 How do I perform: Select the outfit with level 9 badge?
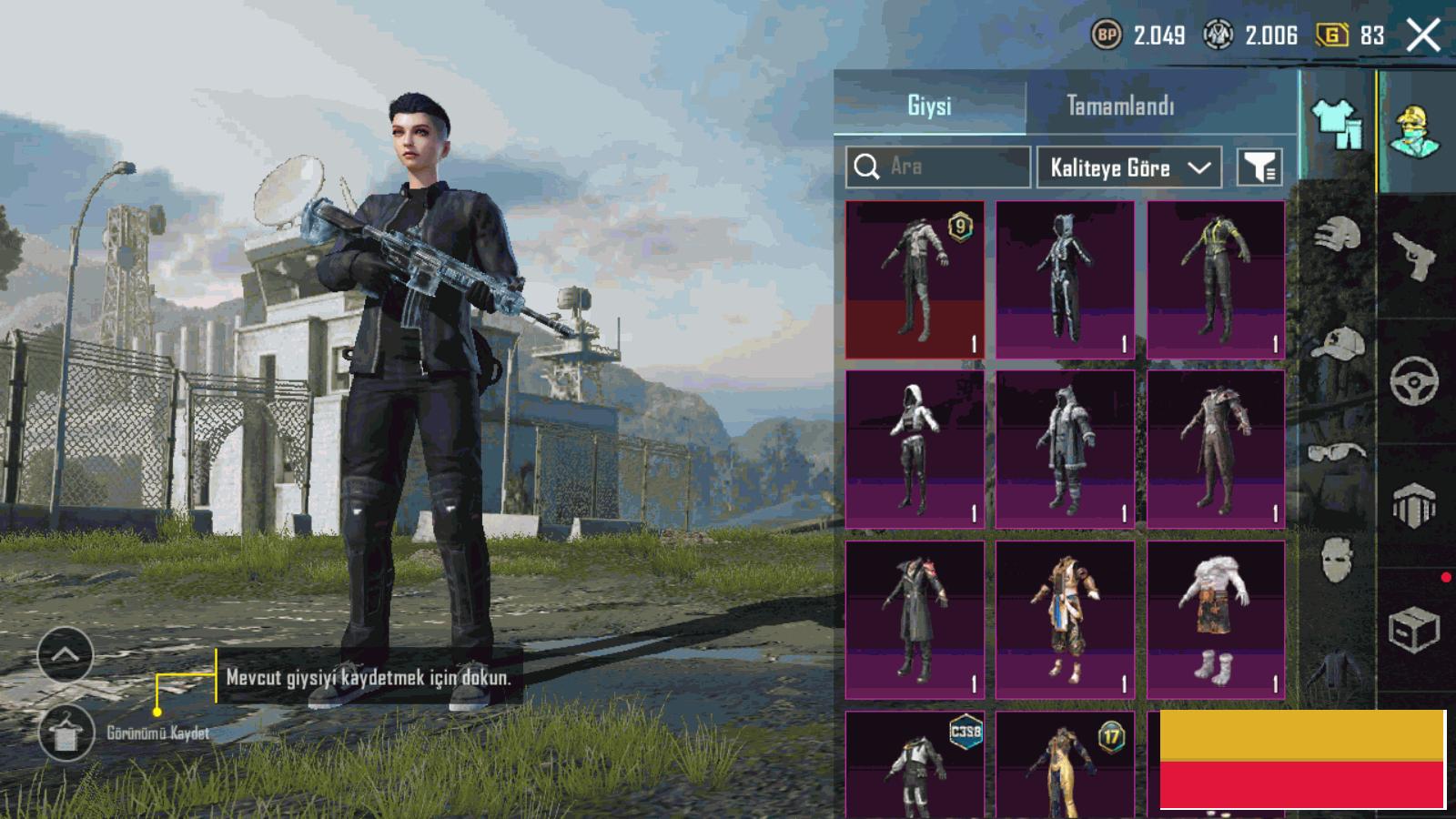click(915, 279)
